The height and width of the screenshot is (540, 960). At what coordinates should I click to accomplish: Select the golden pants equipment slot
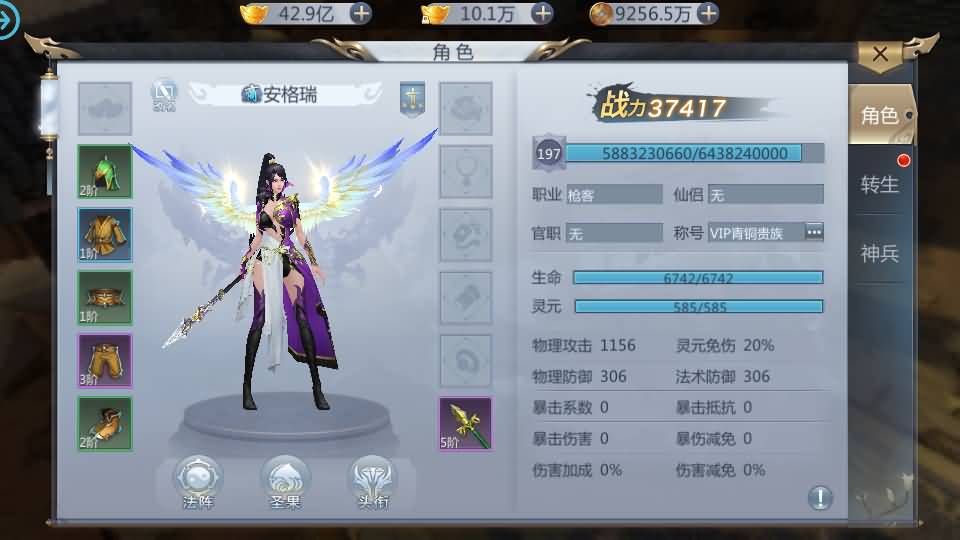[105, 360]
